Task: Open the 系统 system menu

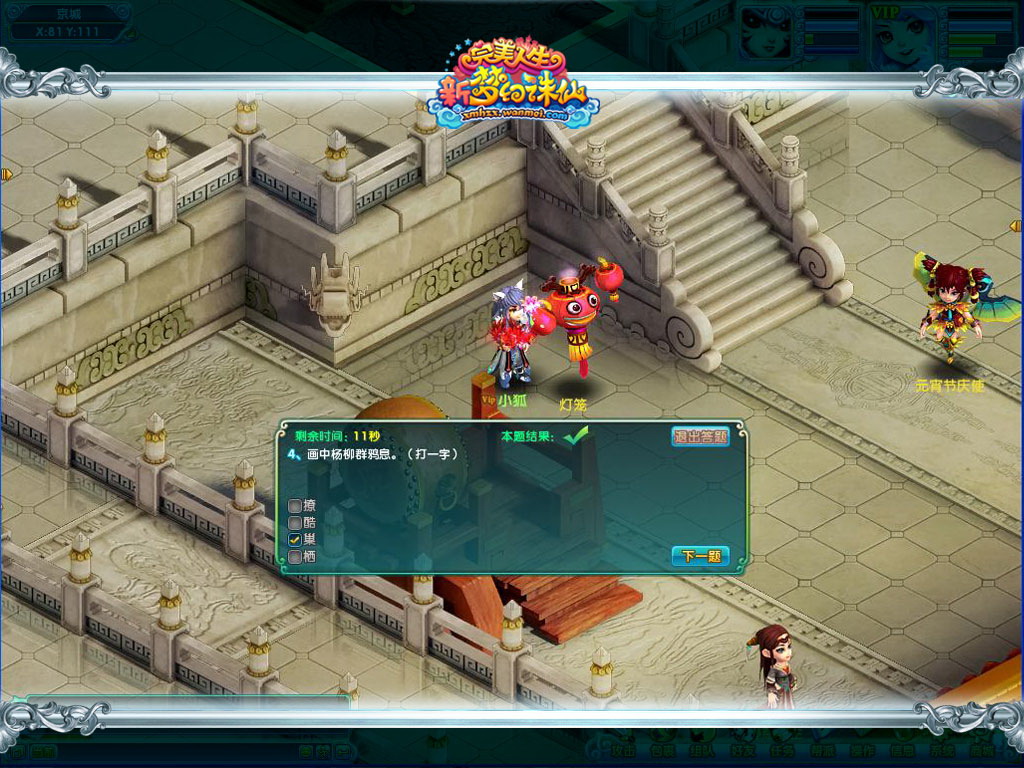Action: (x=943, y=749)
